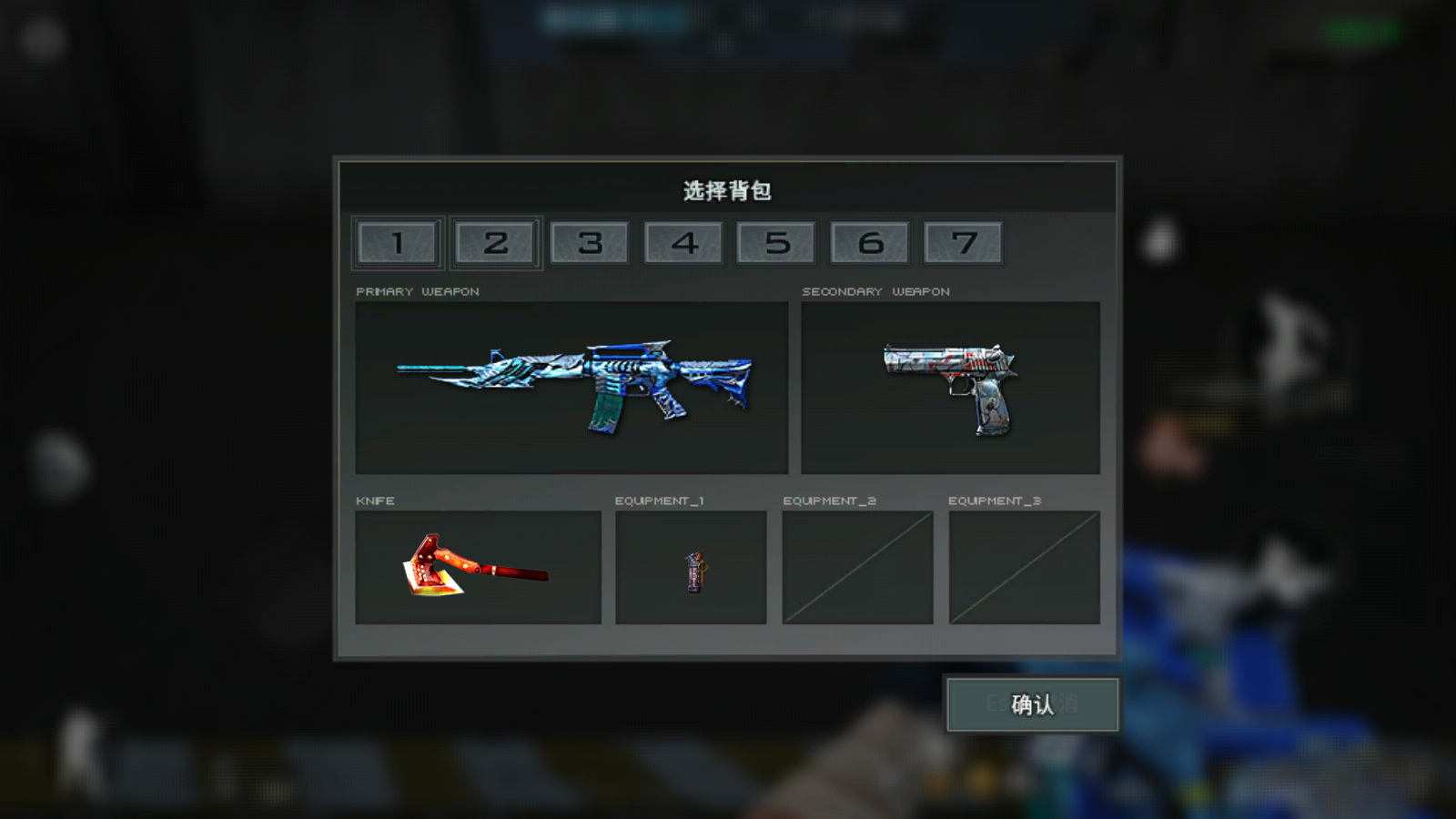This screenshot has height=819, width=1456.
Task: Select the grenade in Equipment_1
Action: (x=690, y=566)
